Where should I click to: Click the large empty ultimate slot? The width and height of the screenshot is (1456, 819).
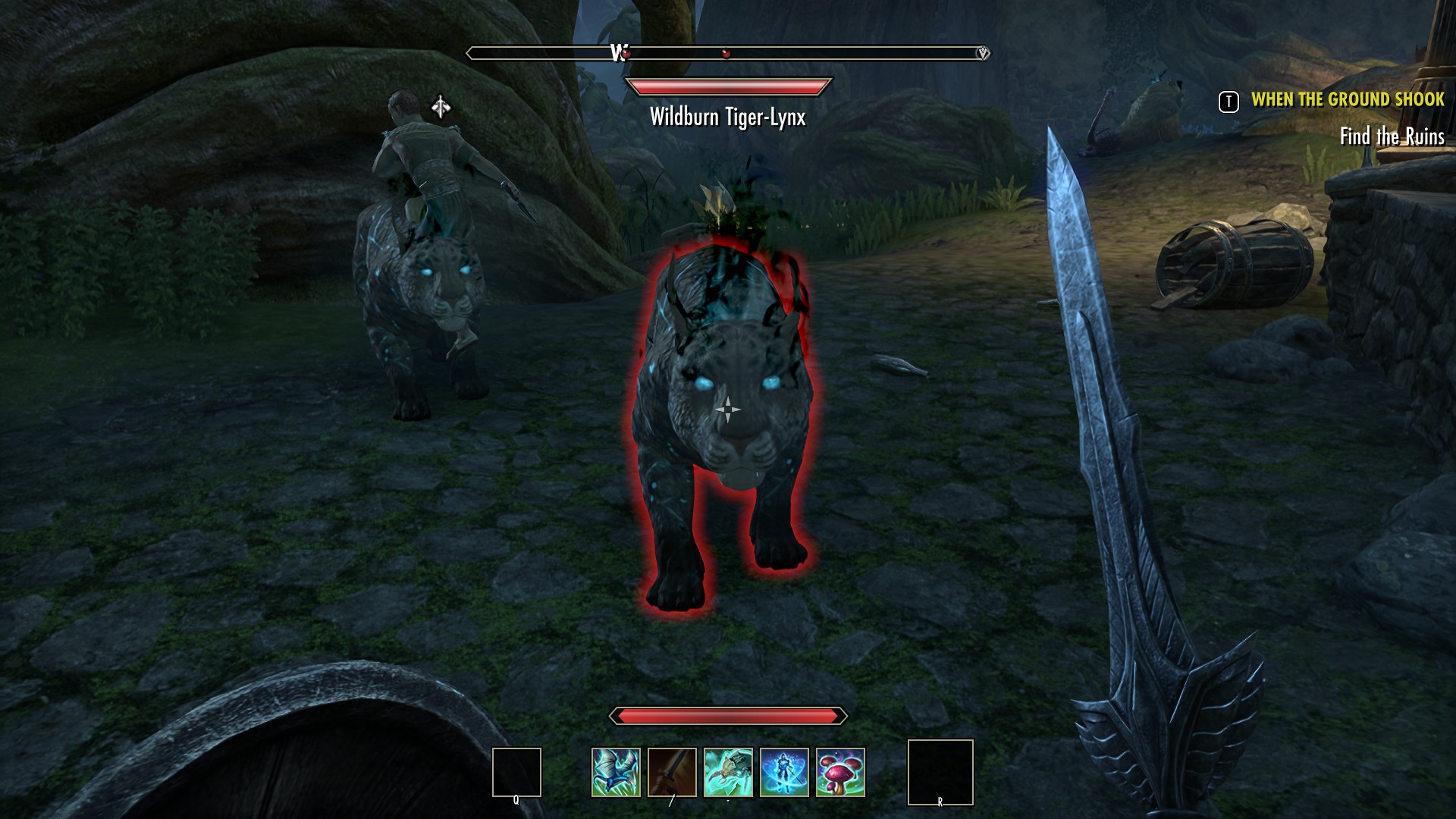tap(940, 772)
